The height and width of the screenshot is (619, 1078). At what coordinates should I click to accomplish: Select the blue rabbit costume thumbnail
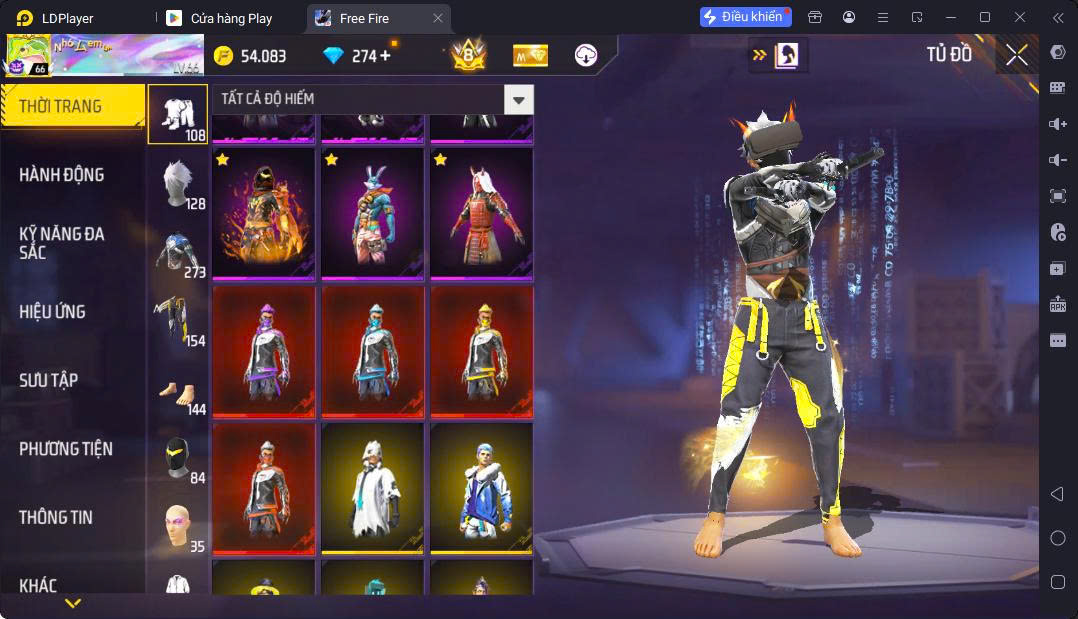coord(372,214)
